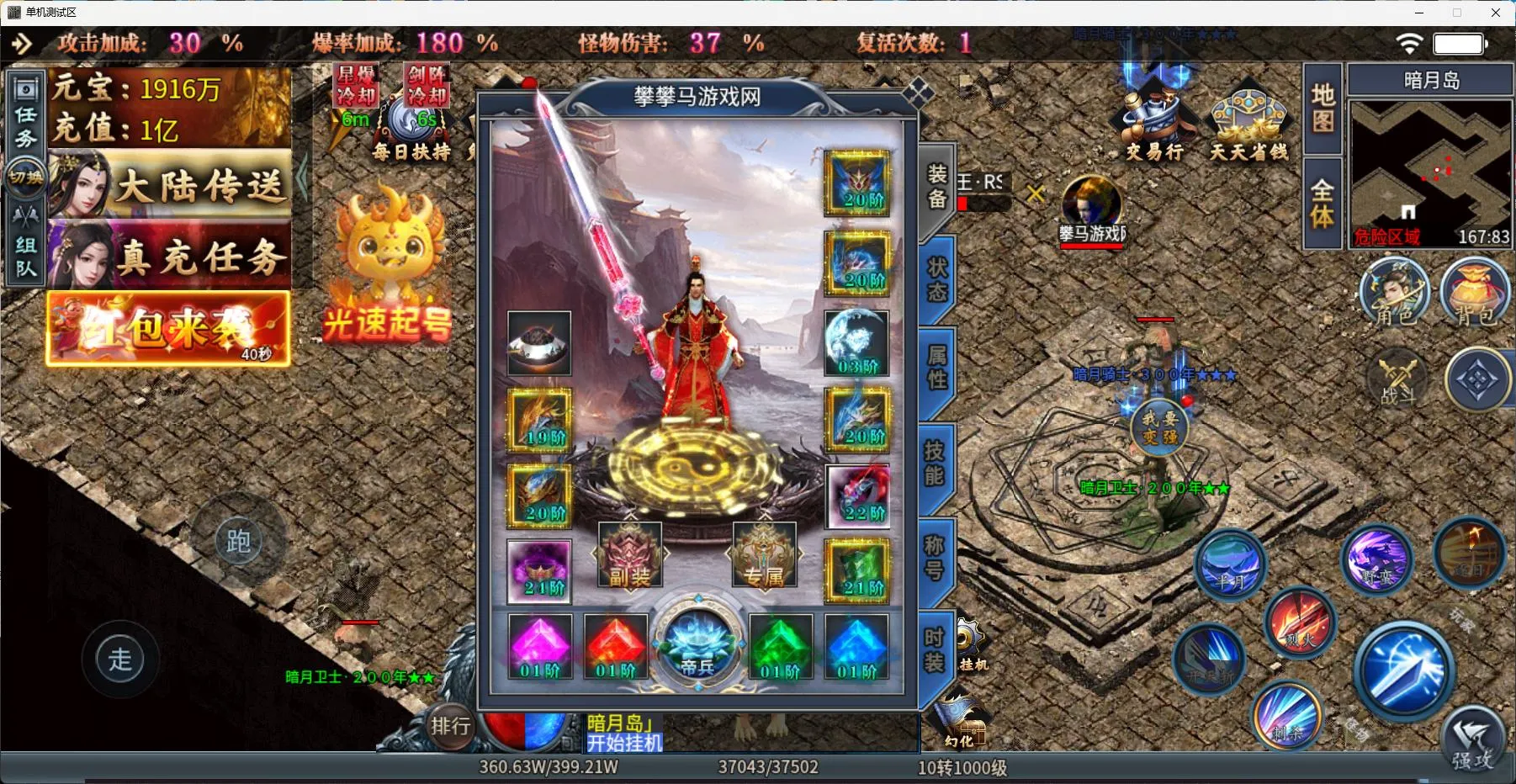The width and height of the screenshot is (1516, 784).
Task: Open the 交易行 trading house
Action: click(x=1154, y=126)
